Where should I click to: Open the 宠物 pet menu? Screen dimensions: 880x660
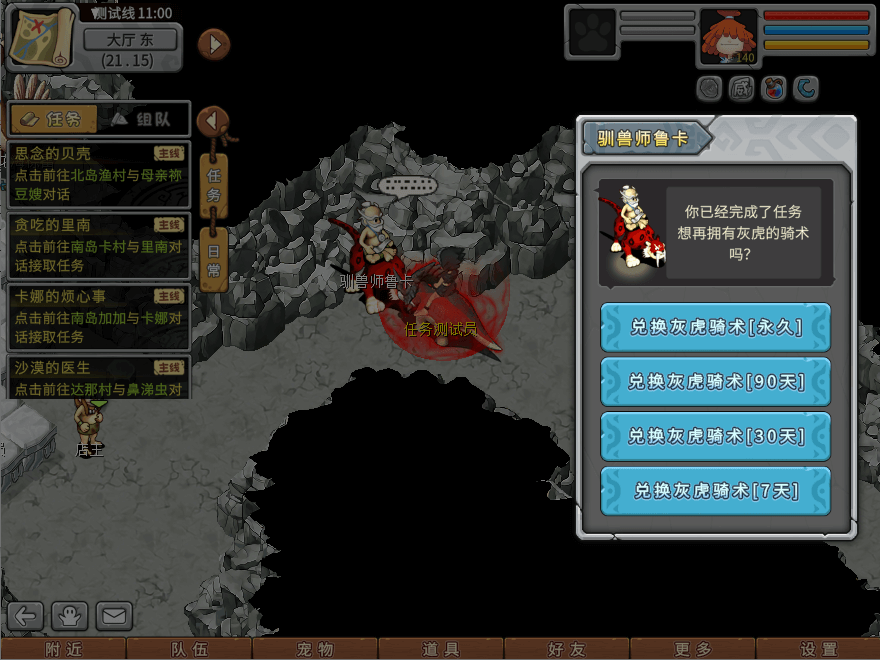(315, 649)
